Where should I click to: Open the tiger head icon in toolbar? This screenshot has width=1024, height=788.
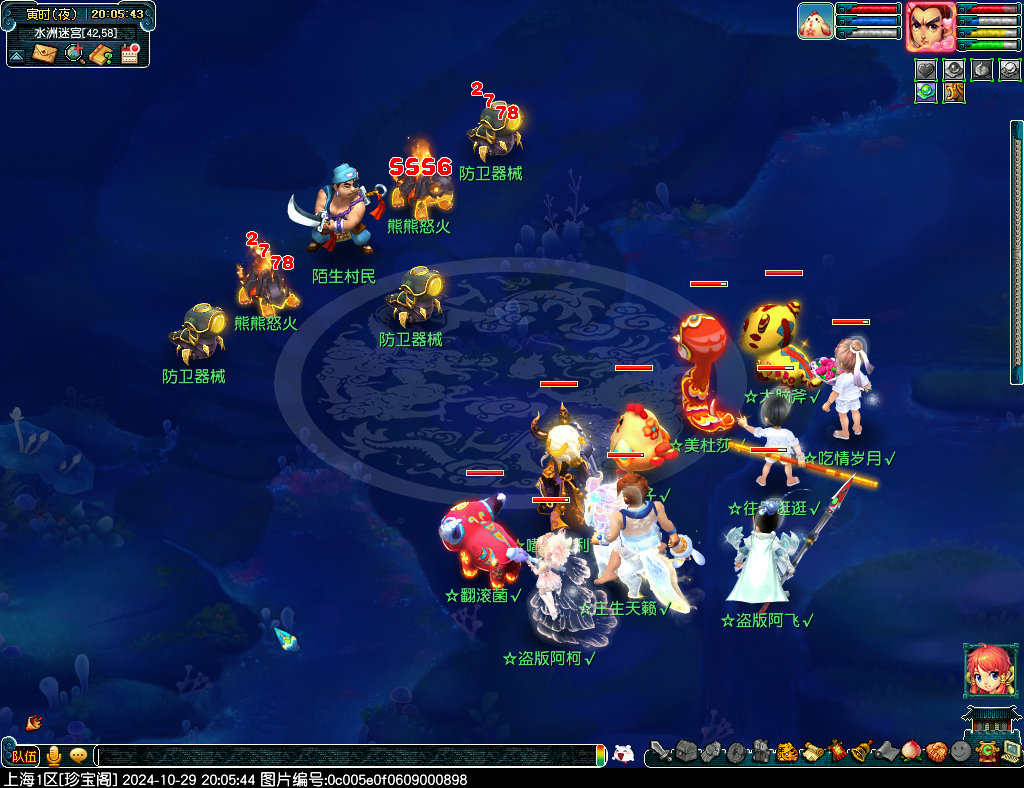tap(787, 751)
